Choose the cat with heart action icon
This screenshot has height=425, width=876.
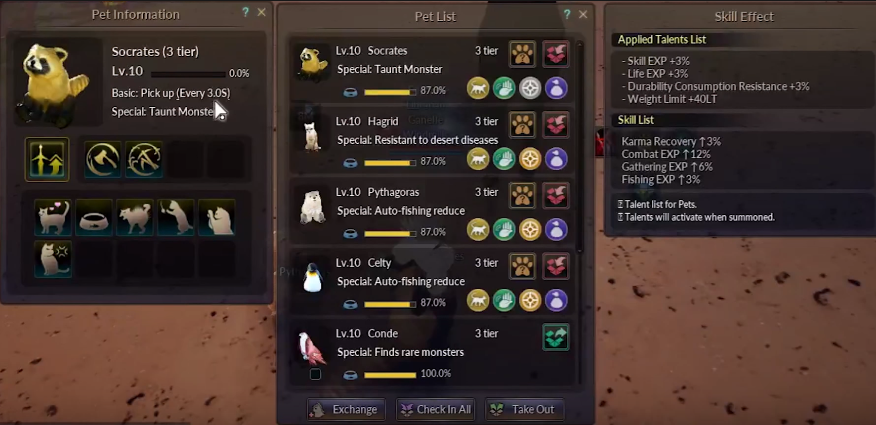tap(52, 216)
